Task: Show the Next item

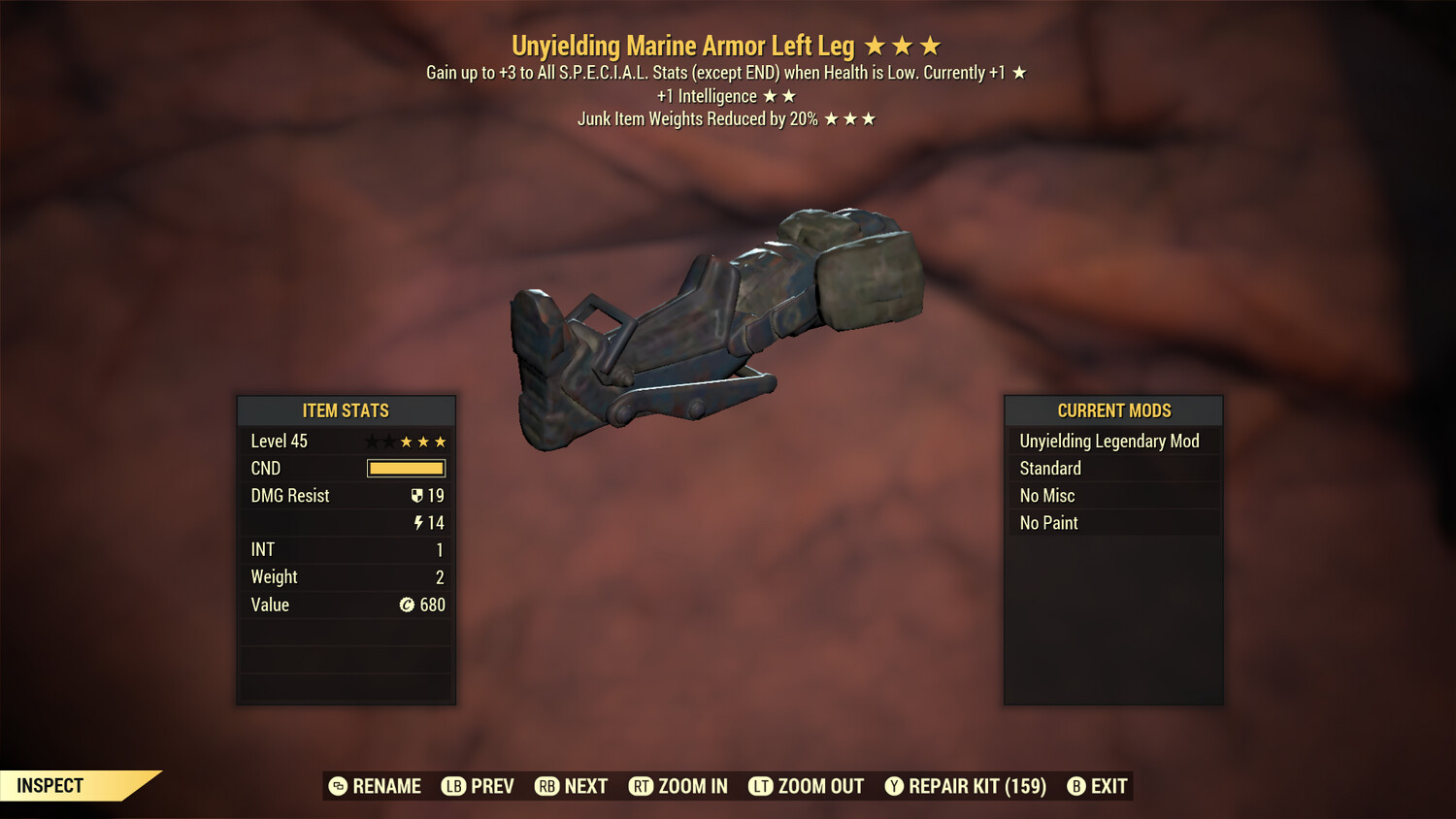Action: 572,786
